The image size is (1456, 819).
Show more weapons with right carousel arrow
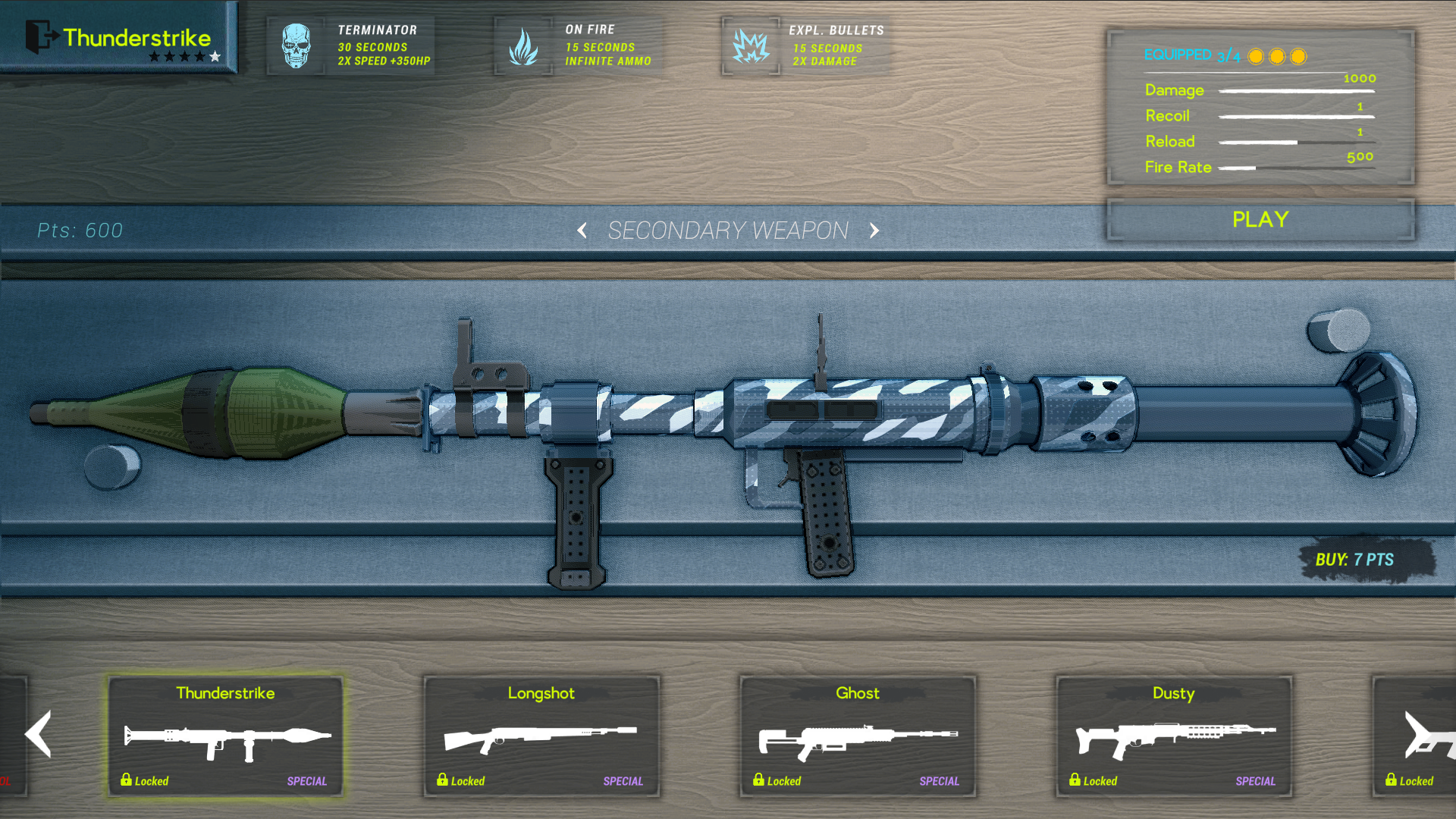[1417, 734]
